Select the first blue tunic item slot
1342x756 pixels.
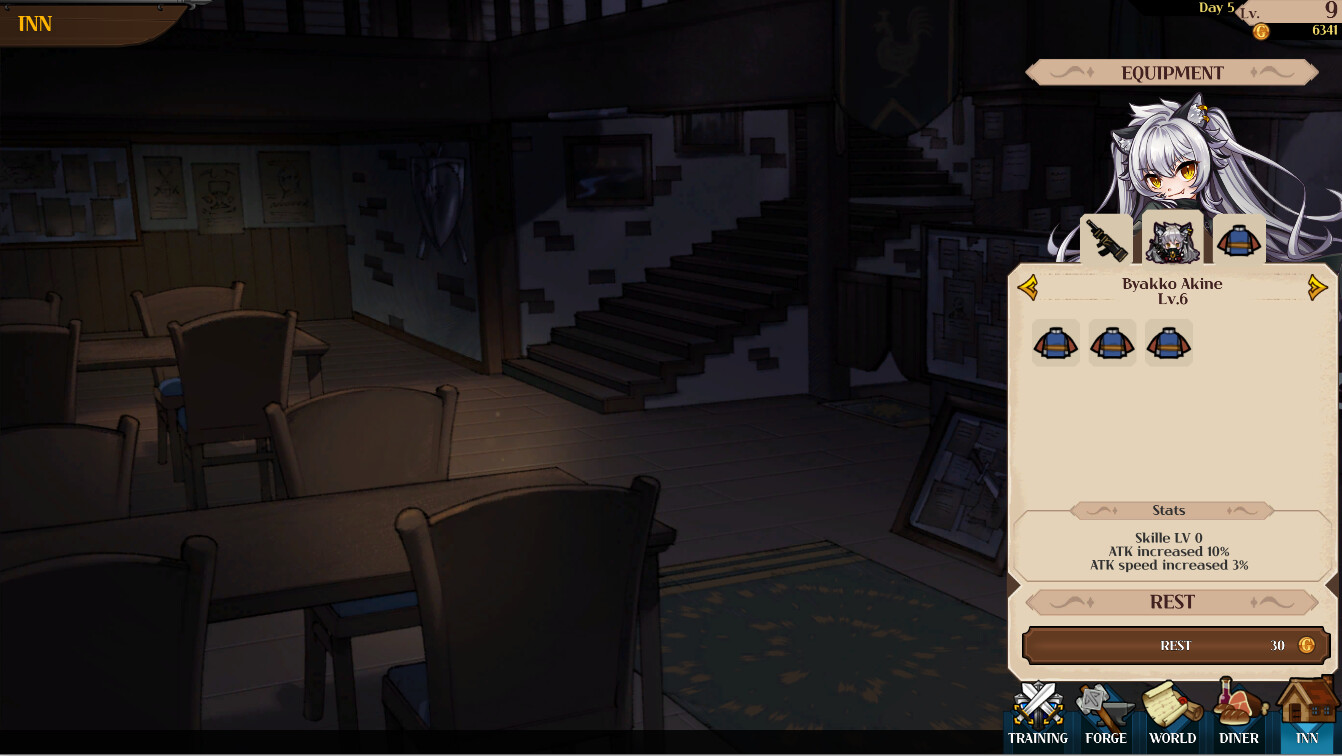click(1055, 343)
